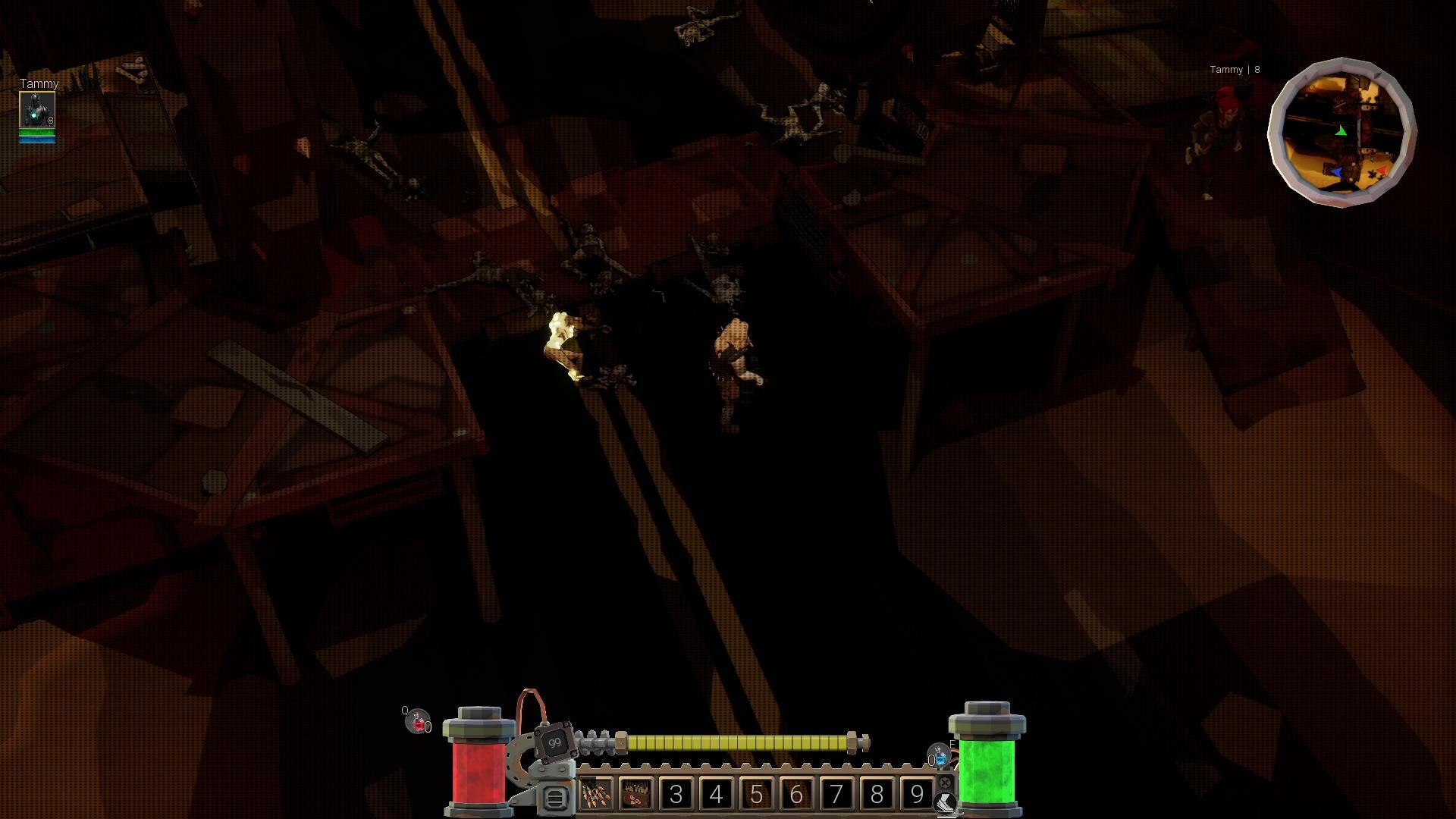Screen dimensions: 1456x819
Task: Toggle the X marker above the boot icon
Action: point(946,783)
